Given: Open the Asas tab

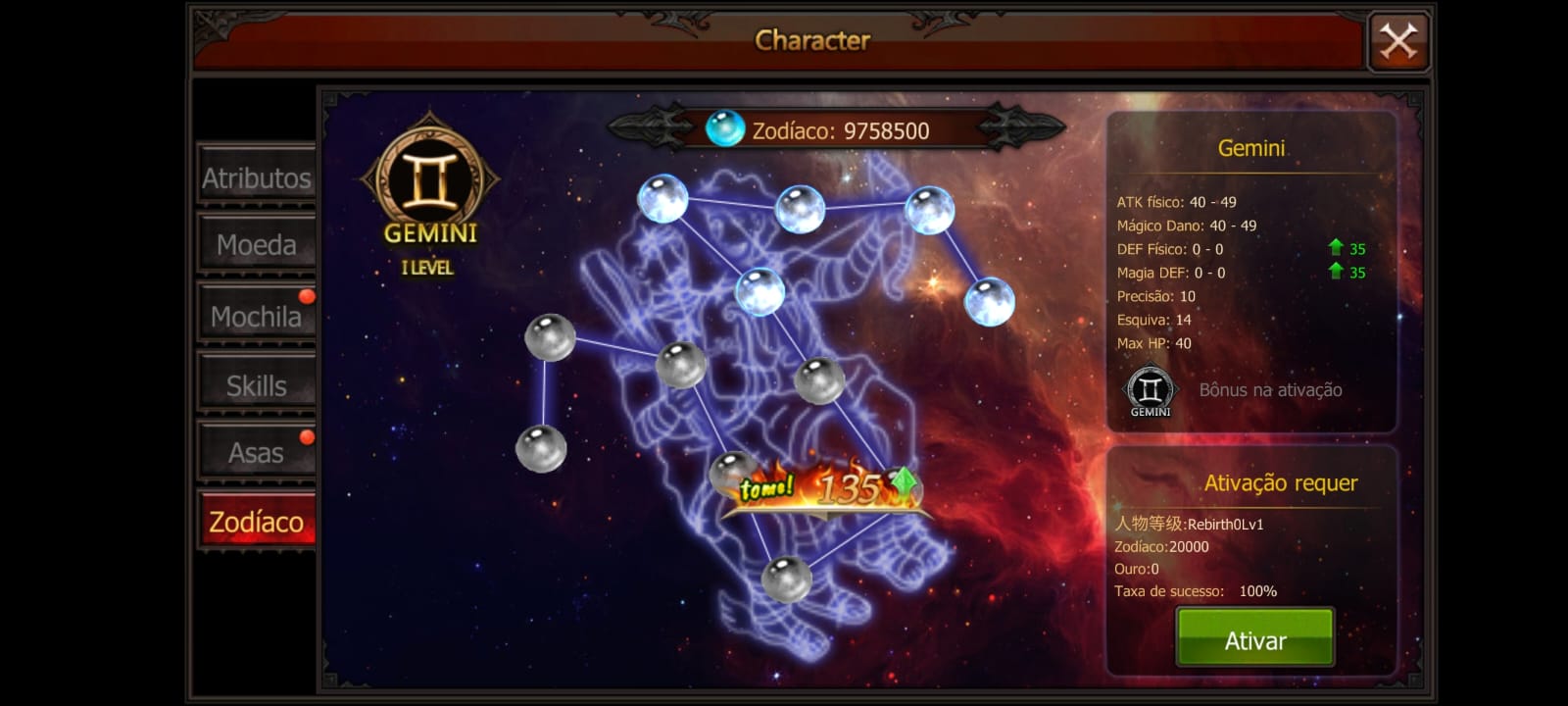Looking at the screenshot, I should [256, 452].
